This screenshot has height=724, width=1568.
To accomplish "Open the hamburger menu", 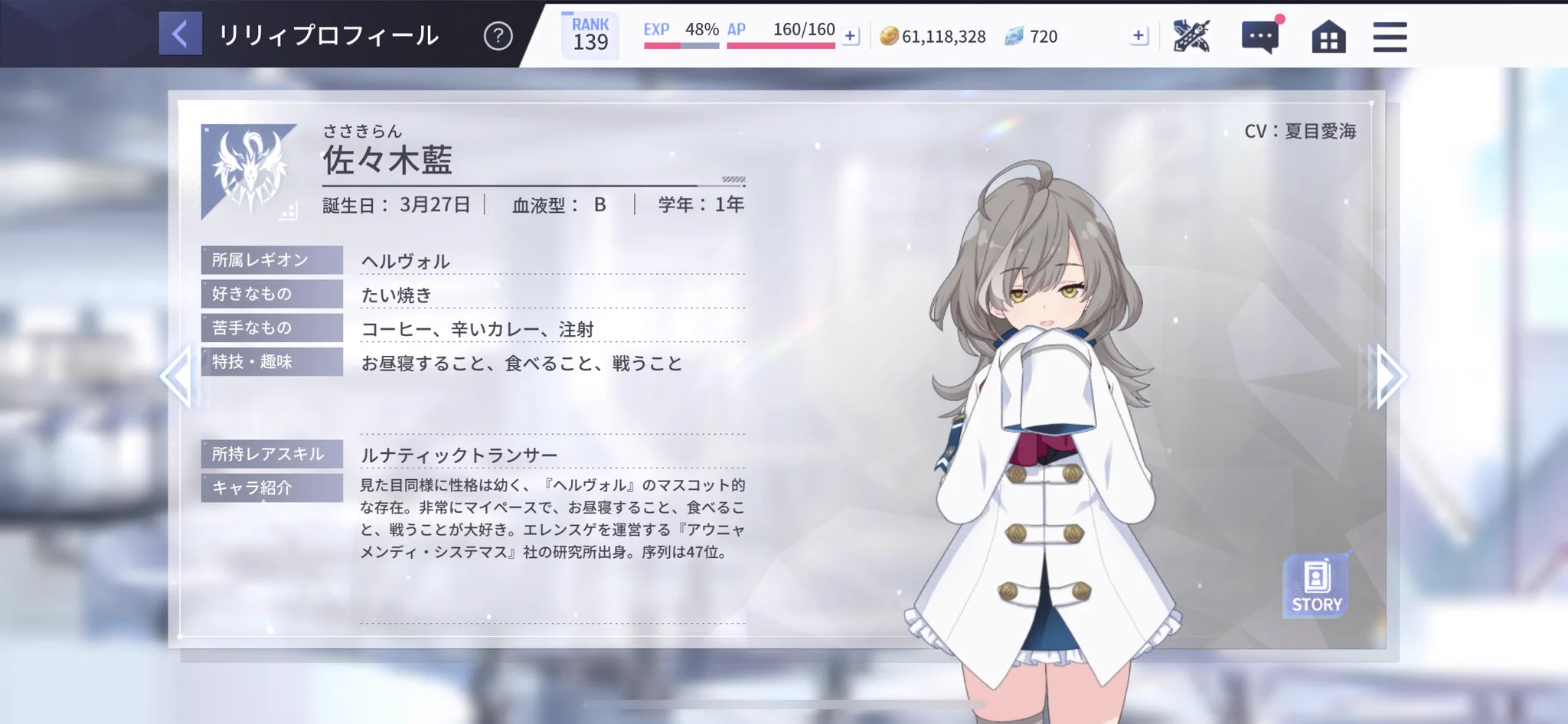I will coord(1390,35).
